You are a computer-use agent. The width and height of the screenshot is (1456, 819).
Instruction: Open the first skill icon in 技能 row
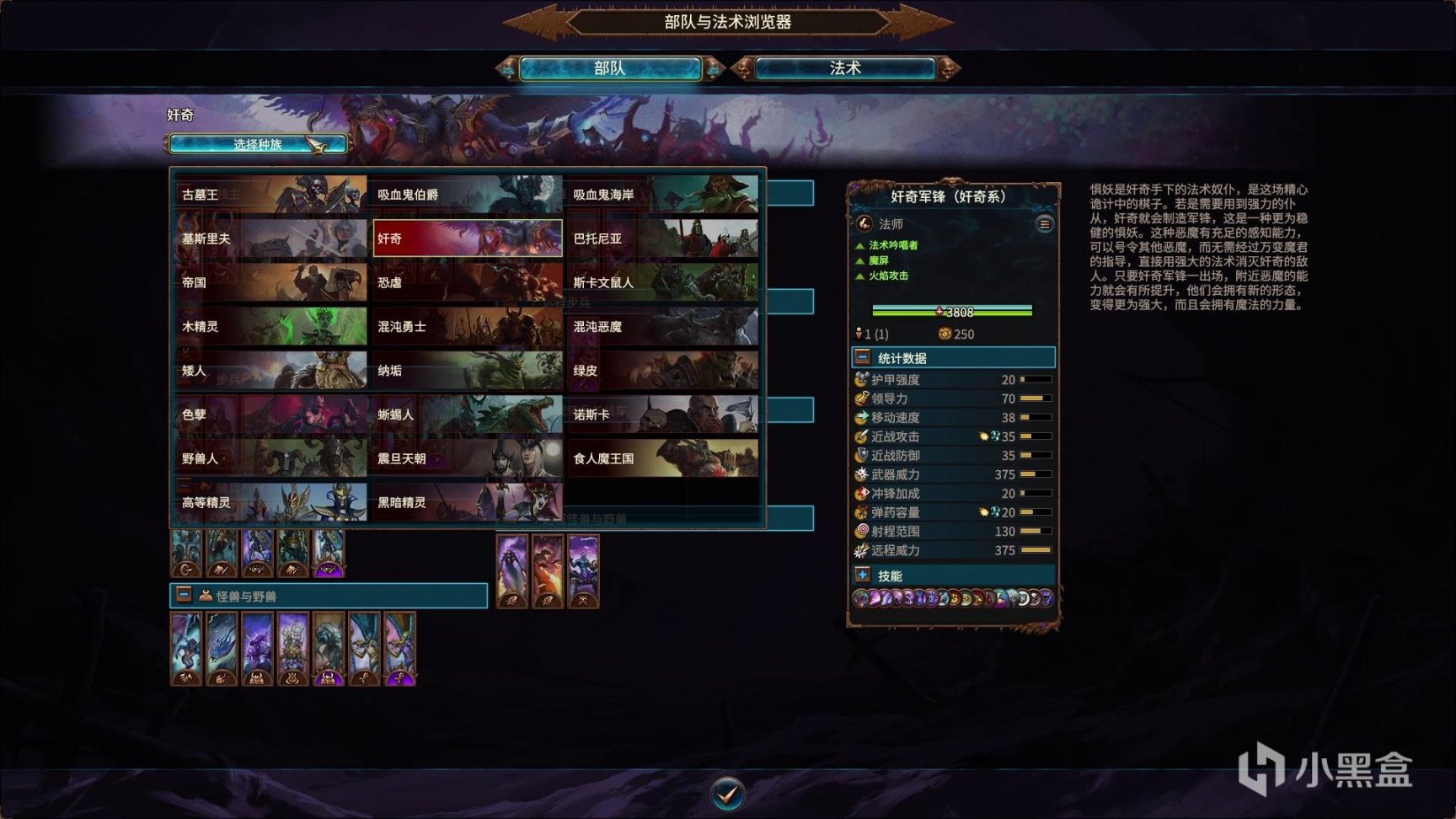coord(861,598)
